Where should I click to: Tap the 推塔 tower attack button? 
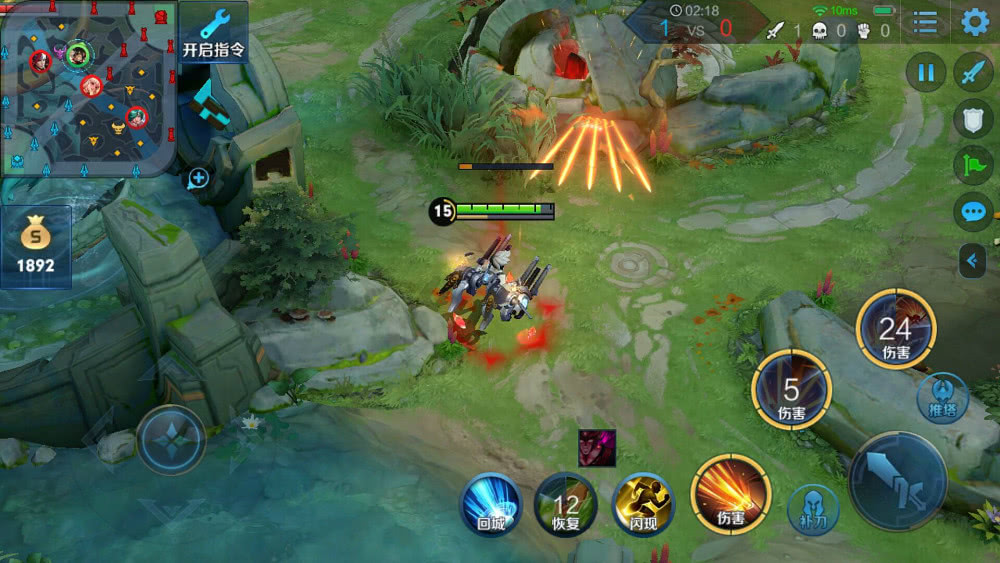(x=942, y=398)
